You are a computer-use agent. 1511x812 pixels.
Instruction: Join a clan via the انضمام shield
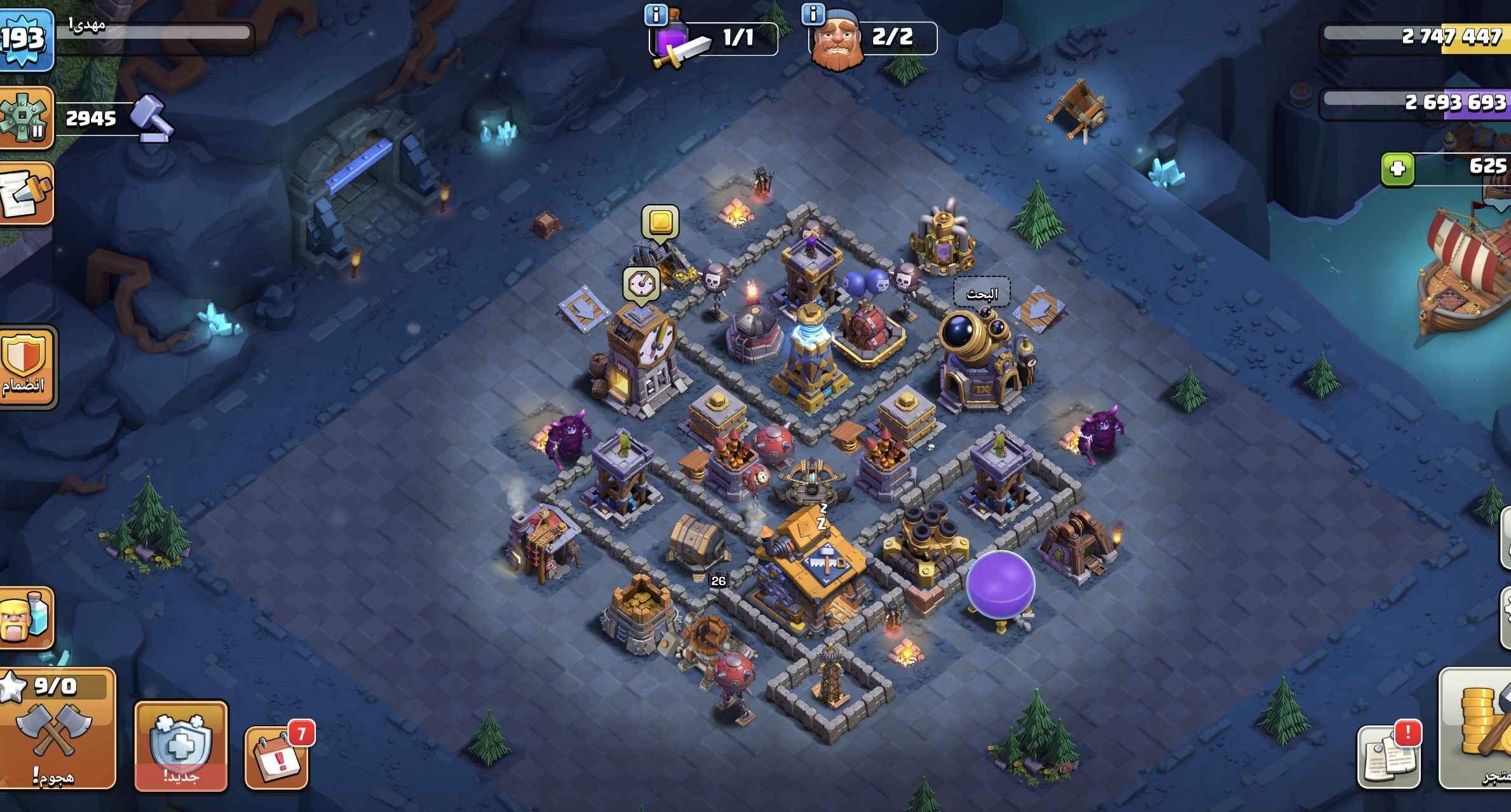coord(27,367)
